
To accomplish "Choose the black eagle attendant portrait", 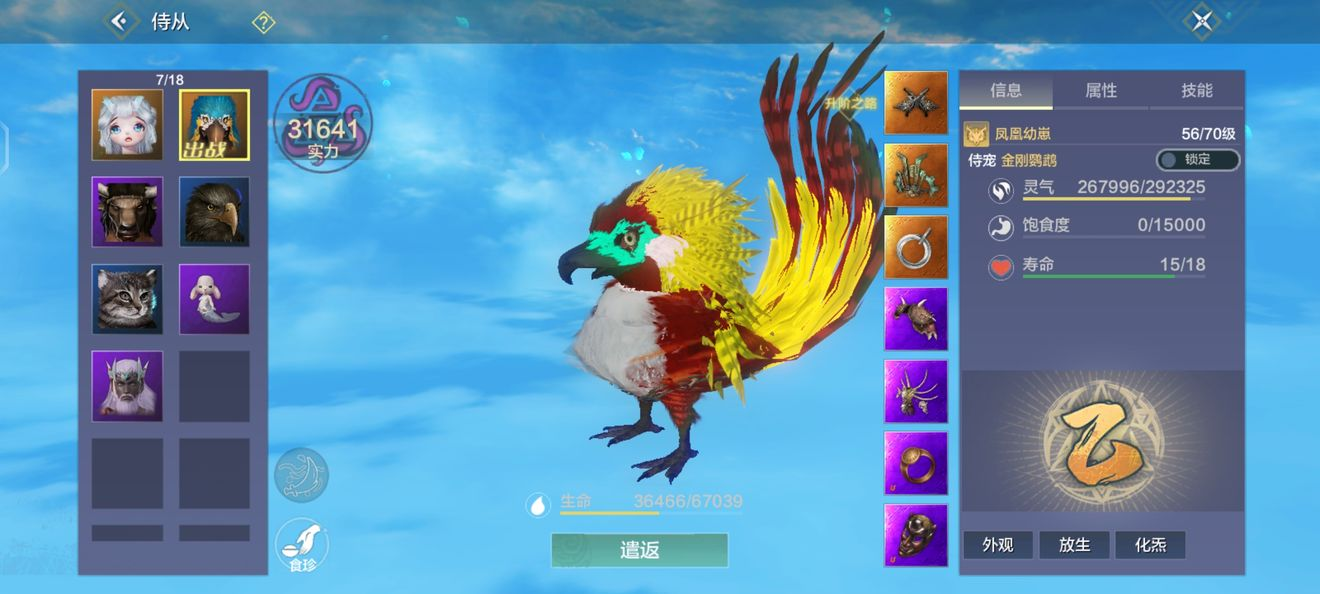I will [x=214, y=212].
